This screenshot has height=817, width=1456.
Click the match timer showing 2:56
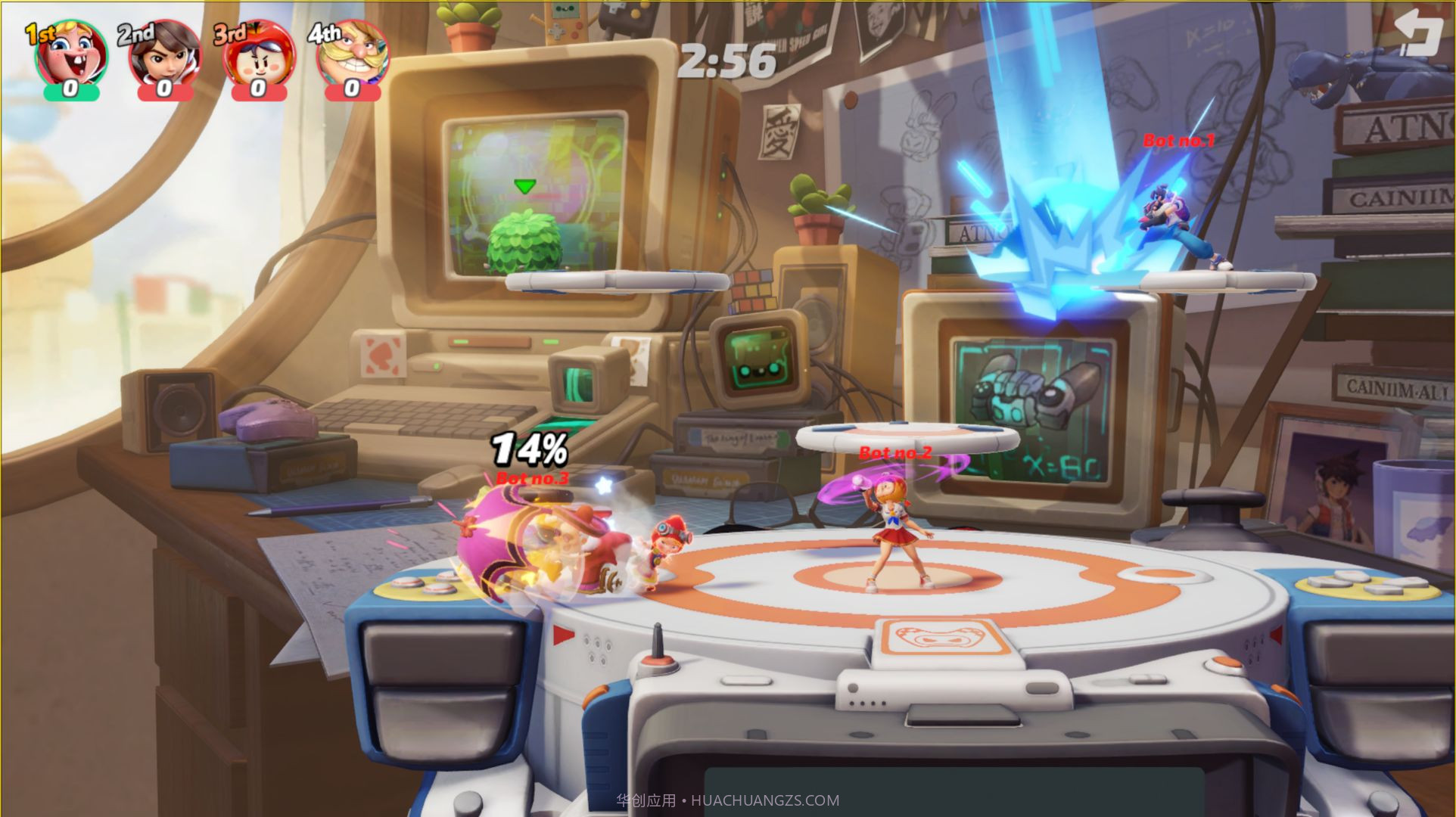pyautogui.click(x=728, y=64)
